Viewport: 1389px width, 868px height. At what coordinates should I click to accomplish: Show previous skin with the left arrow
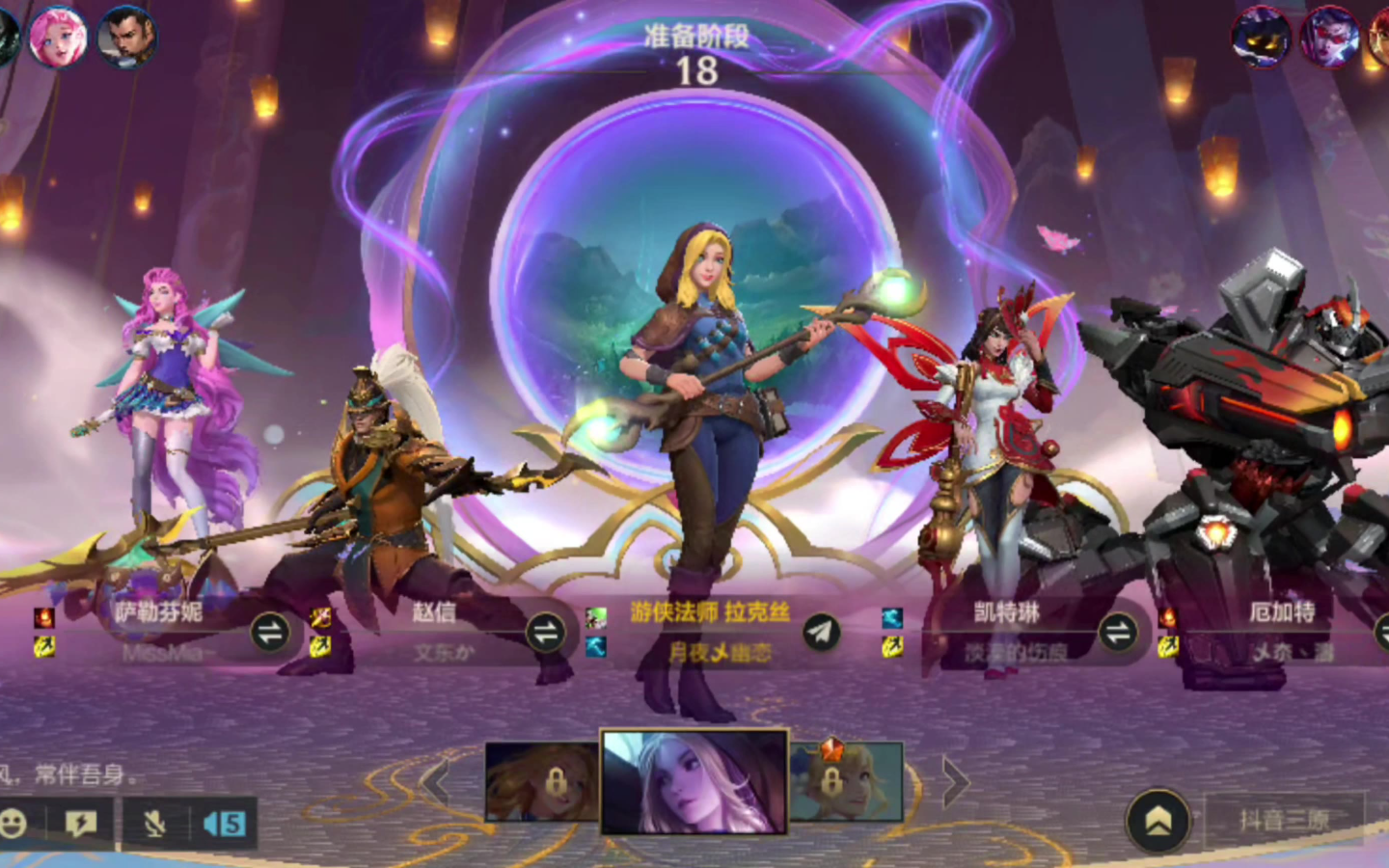(437, 783)
